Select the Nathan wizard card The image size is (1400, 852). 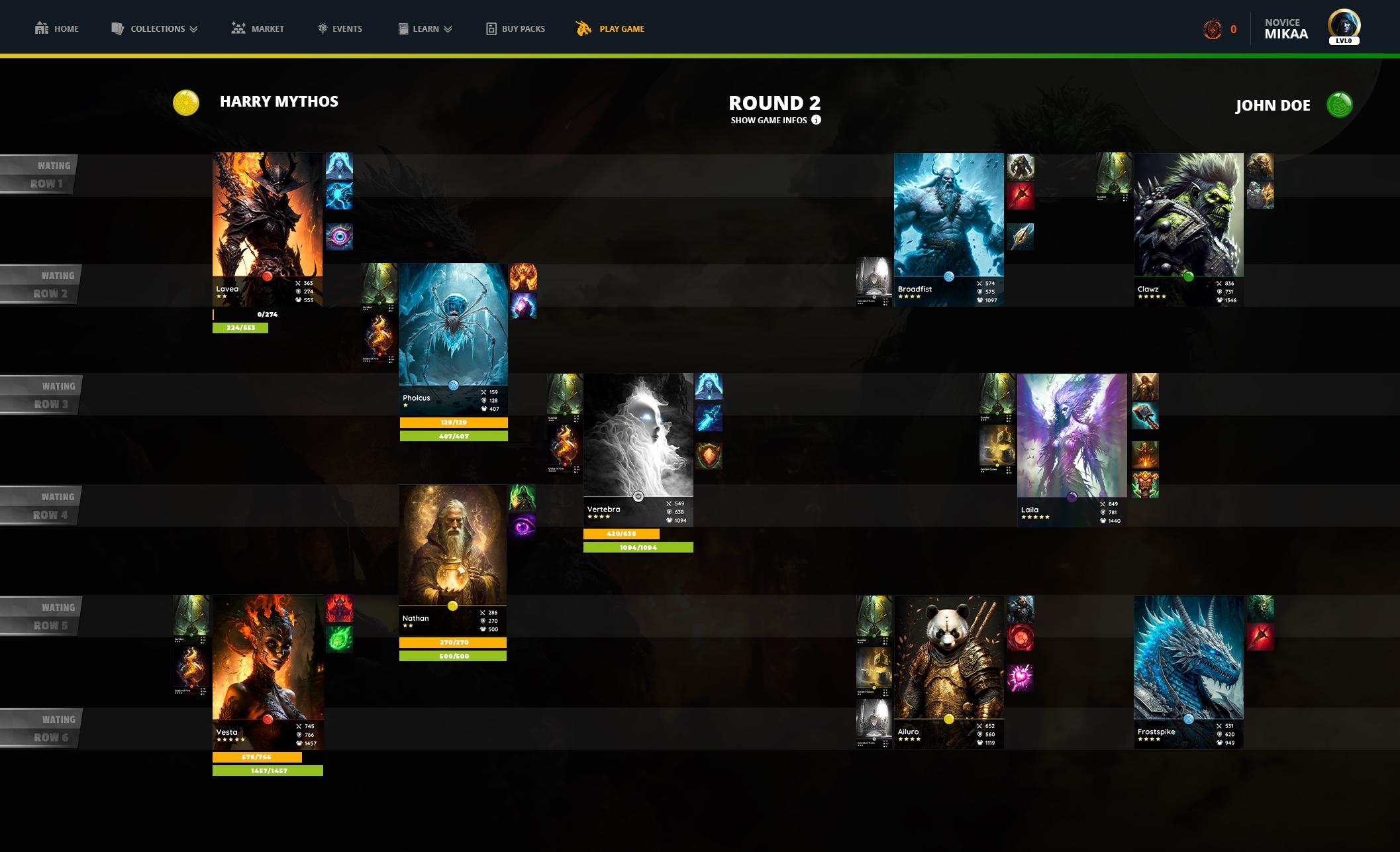coord(452,545)
